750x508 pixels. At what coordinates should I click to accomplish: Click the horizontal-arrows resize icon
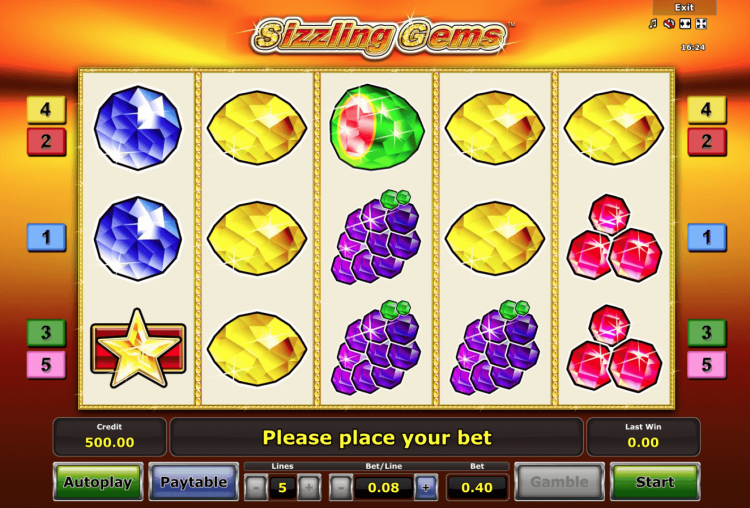pos(685,24)
